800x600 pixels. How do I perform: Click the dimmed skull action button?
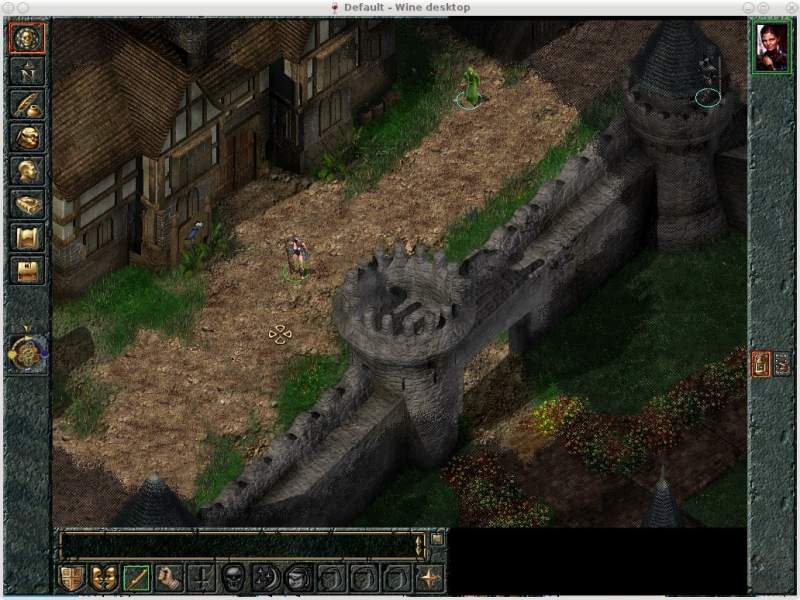(234, 577)
